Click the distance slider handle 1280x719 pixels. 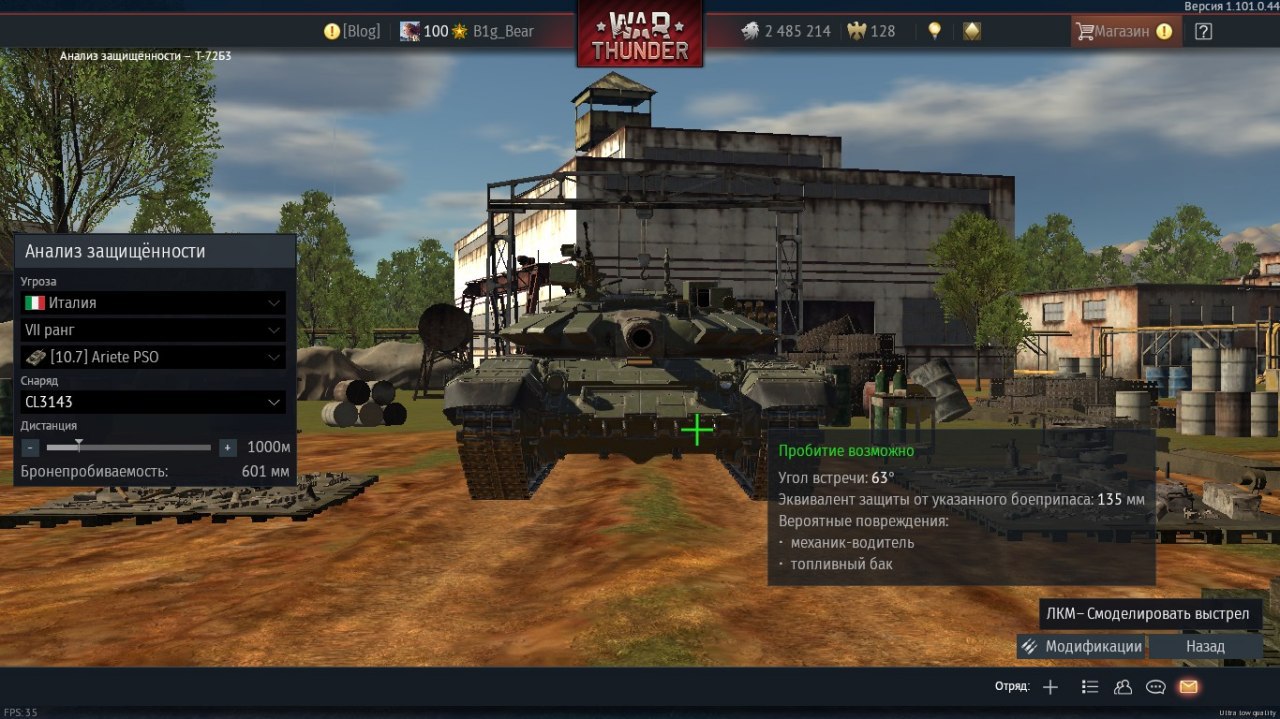tap(79, 446)
